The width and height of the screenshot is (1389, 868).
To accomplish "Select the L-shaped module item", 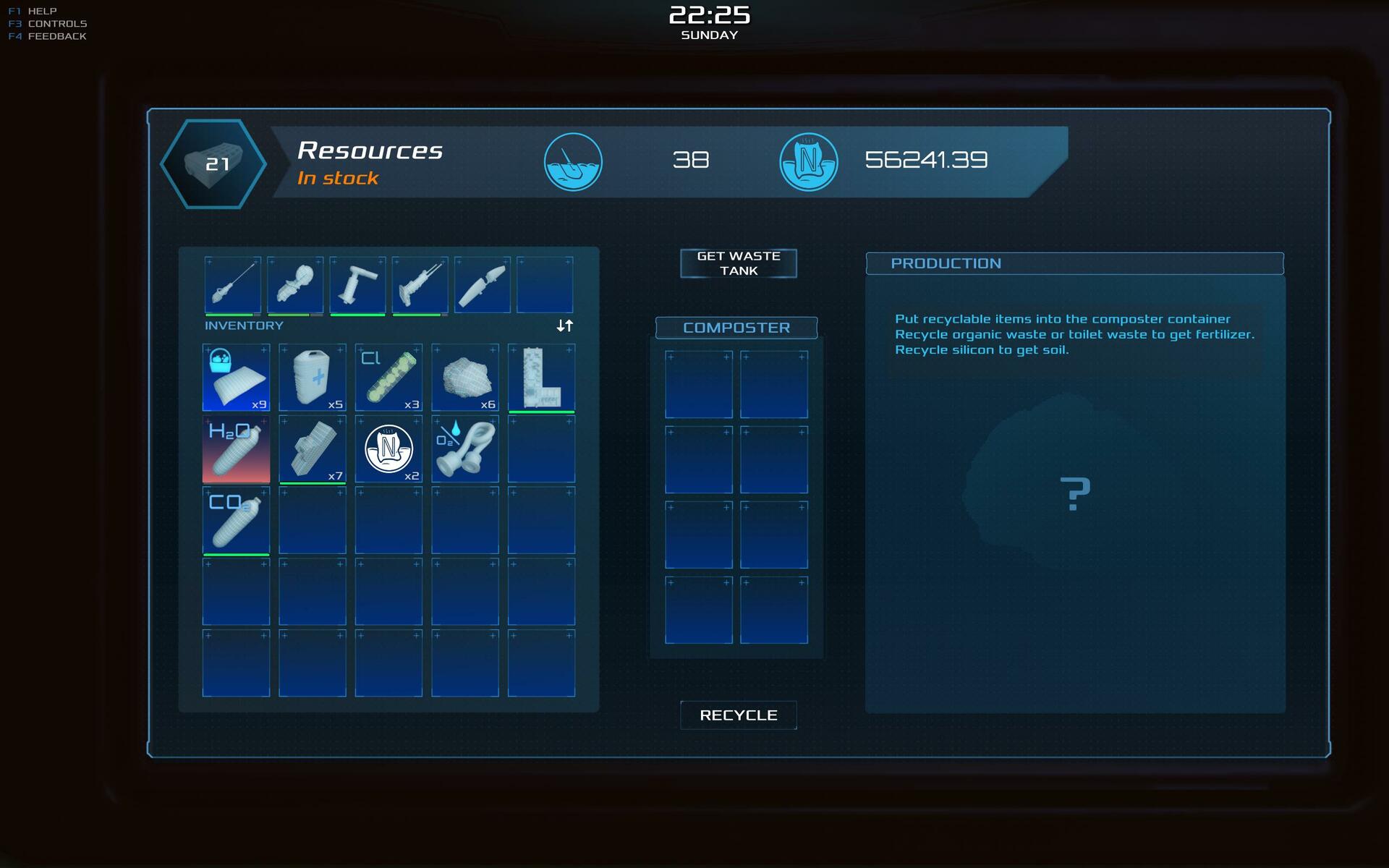I will click(x=541, y=378).
